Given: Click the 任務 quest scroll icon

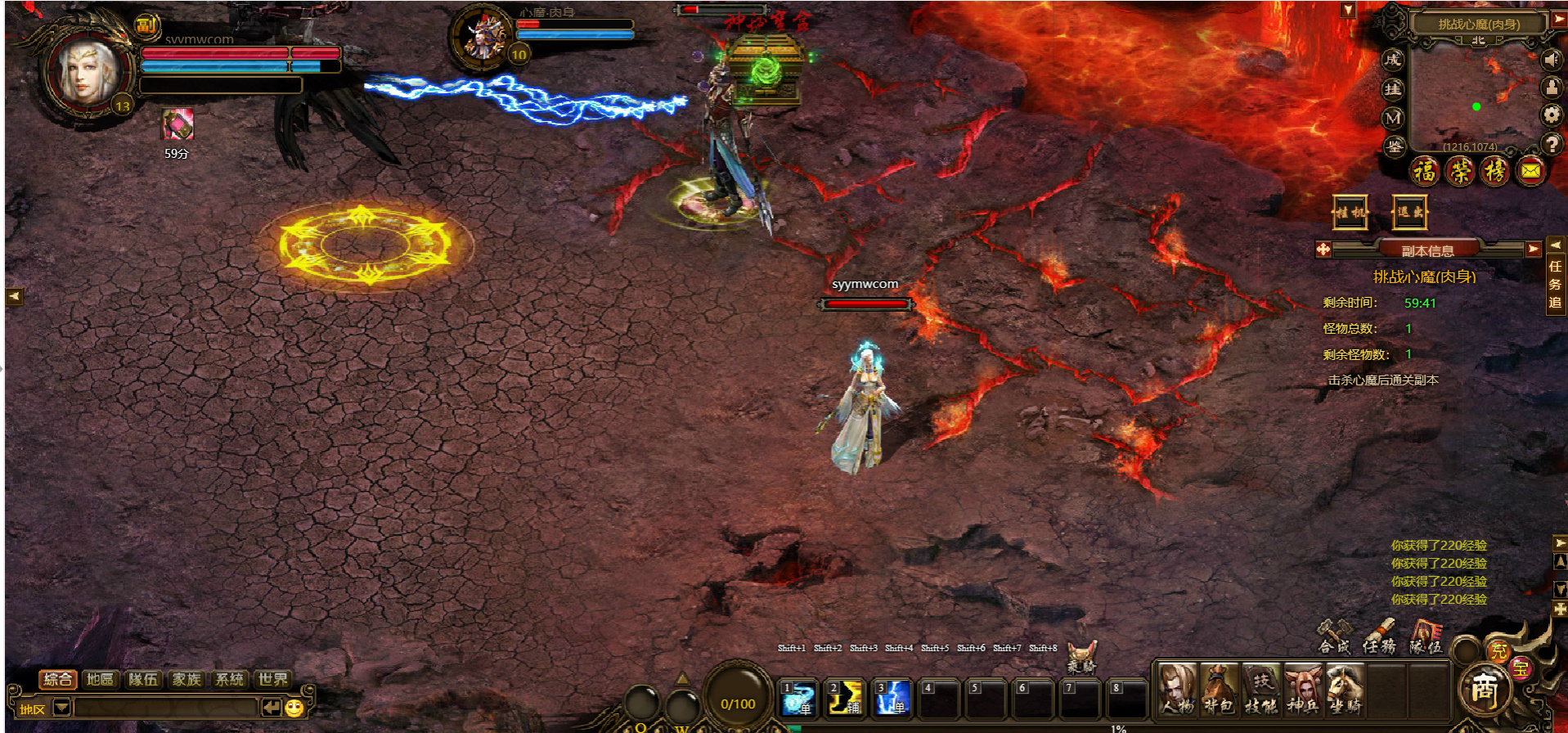Looking at the screenshot, I should pos(1379,636).
